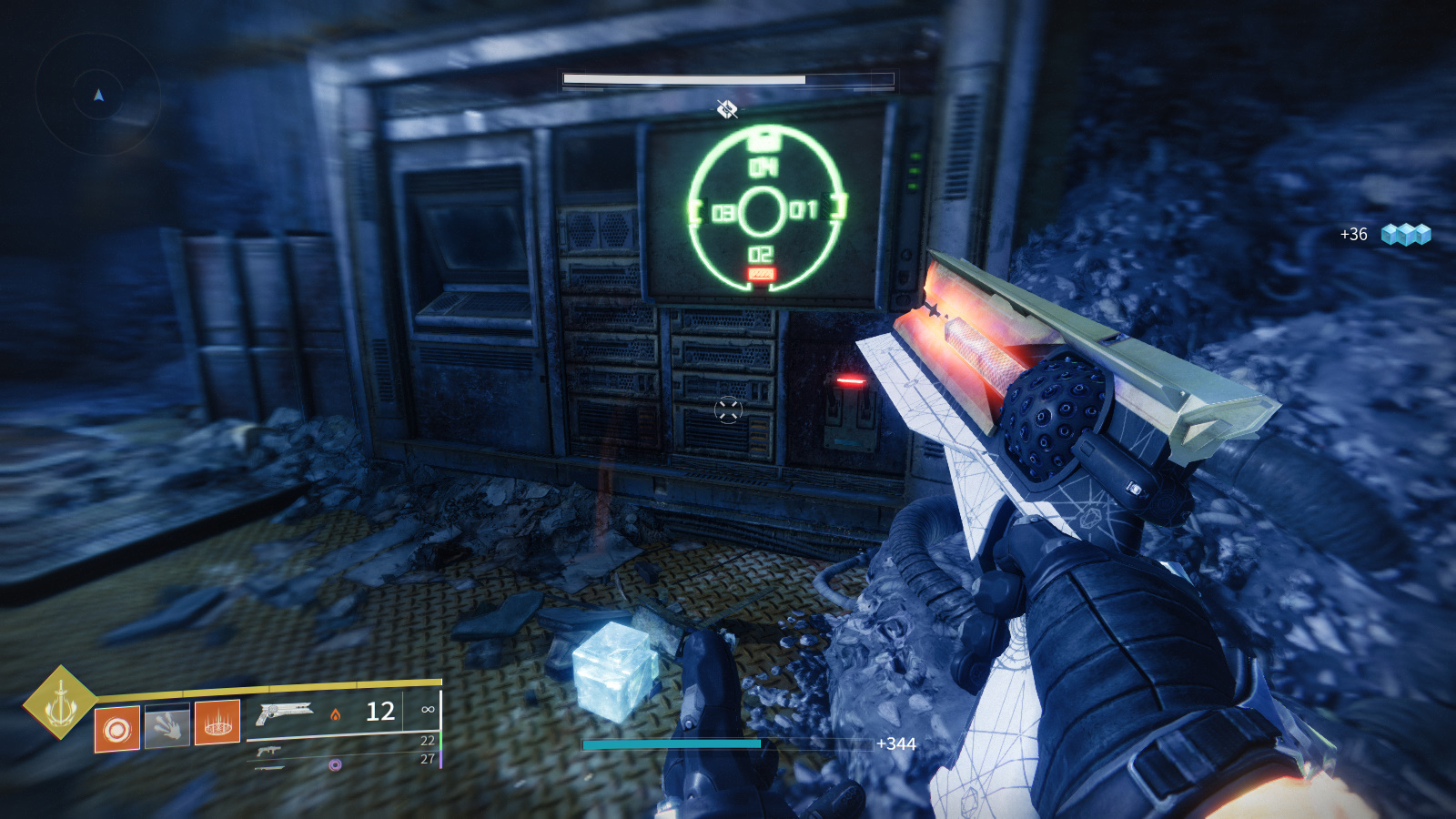Click the blue glimmer cubes pickup icon
This screenshot has height=819, width=1456.
click(x=1405, y=235)
